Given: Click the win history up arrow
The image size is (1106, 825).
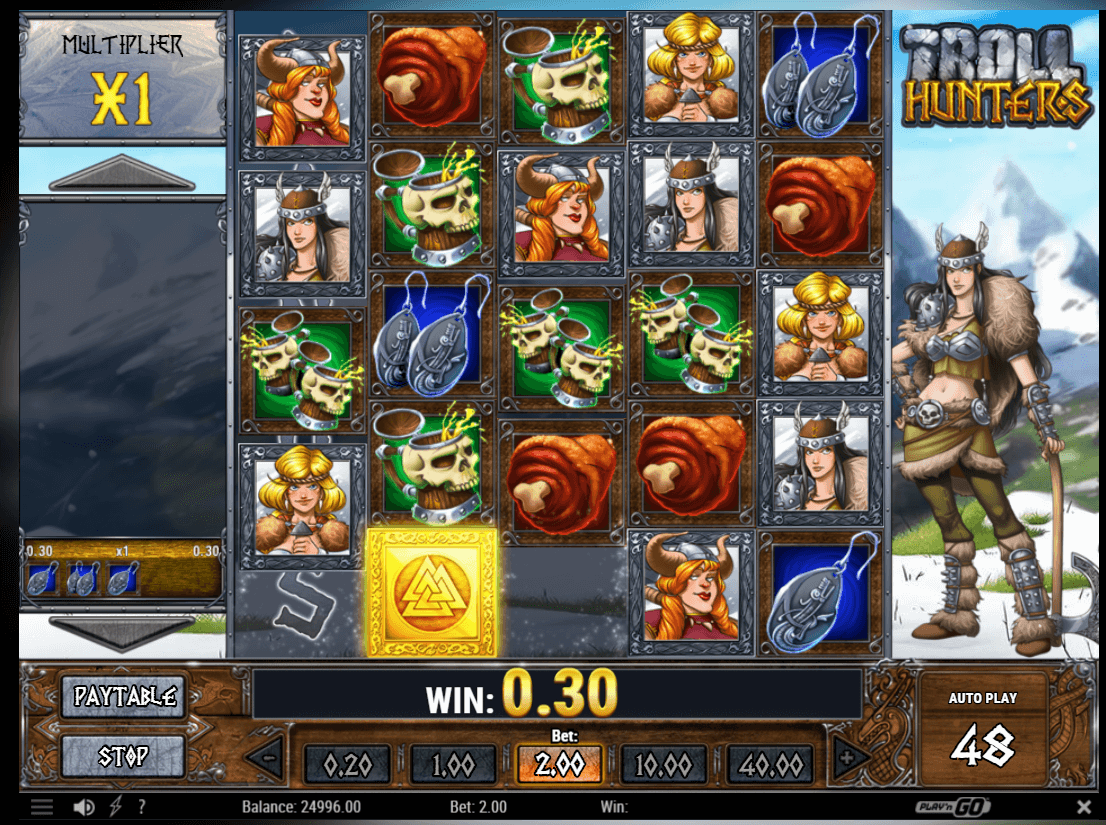Looking at the screenshot, I should [x=122, y=174].
